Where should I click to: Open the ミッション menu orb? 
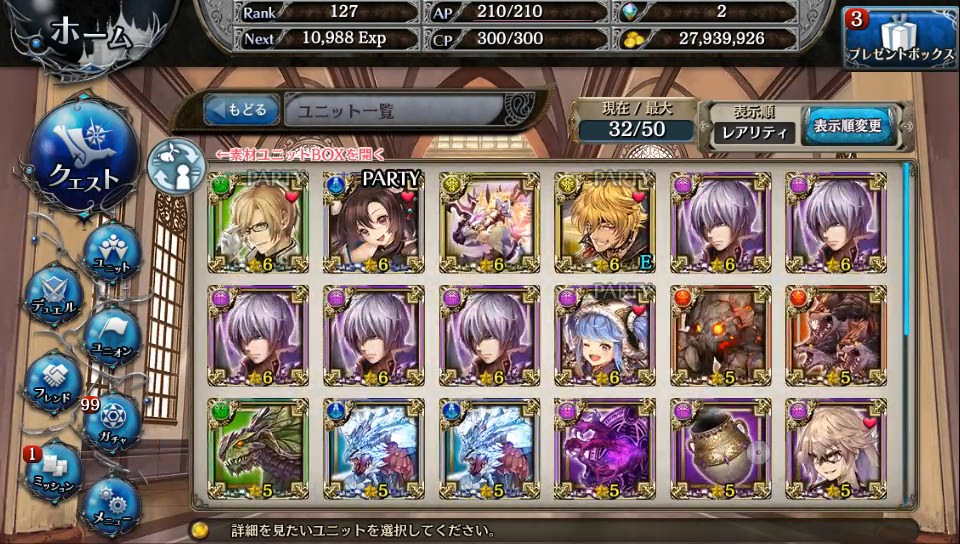[x=52, y=469]
